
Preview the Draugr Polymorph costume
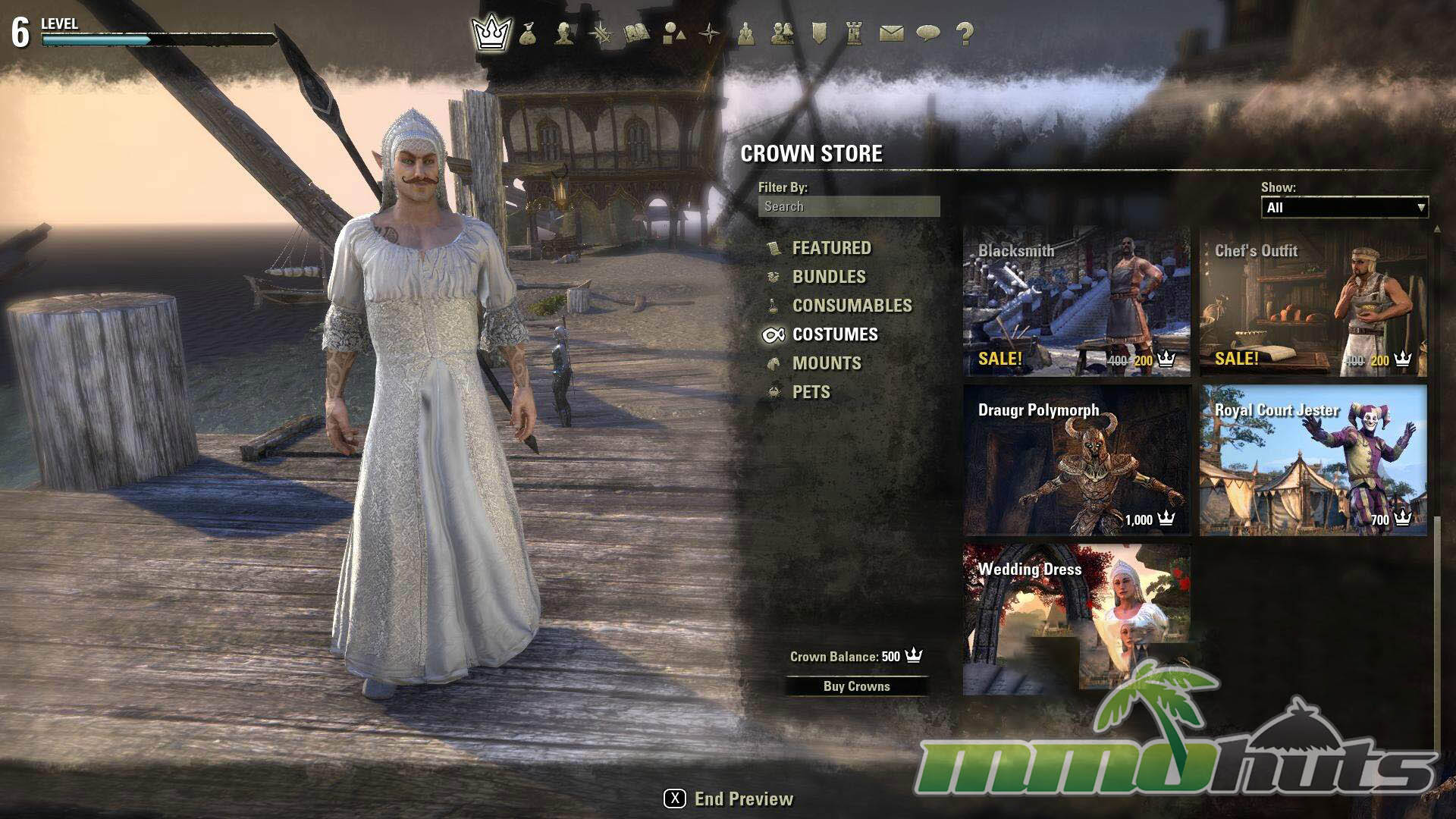pos(1076,461)
